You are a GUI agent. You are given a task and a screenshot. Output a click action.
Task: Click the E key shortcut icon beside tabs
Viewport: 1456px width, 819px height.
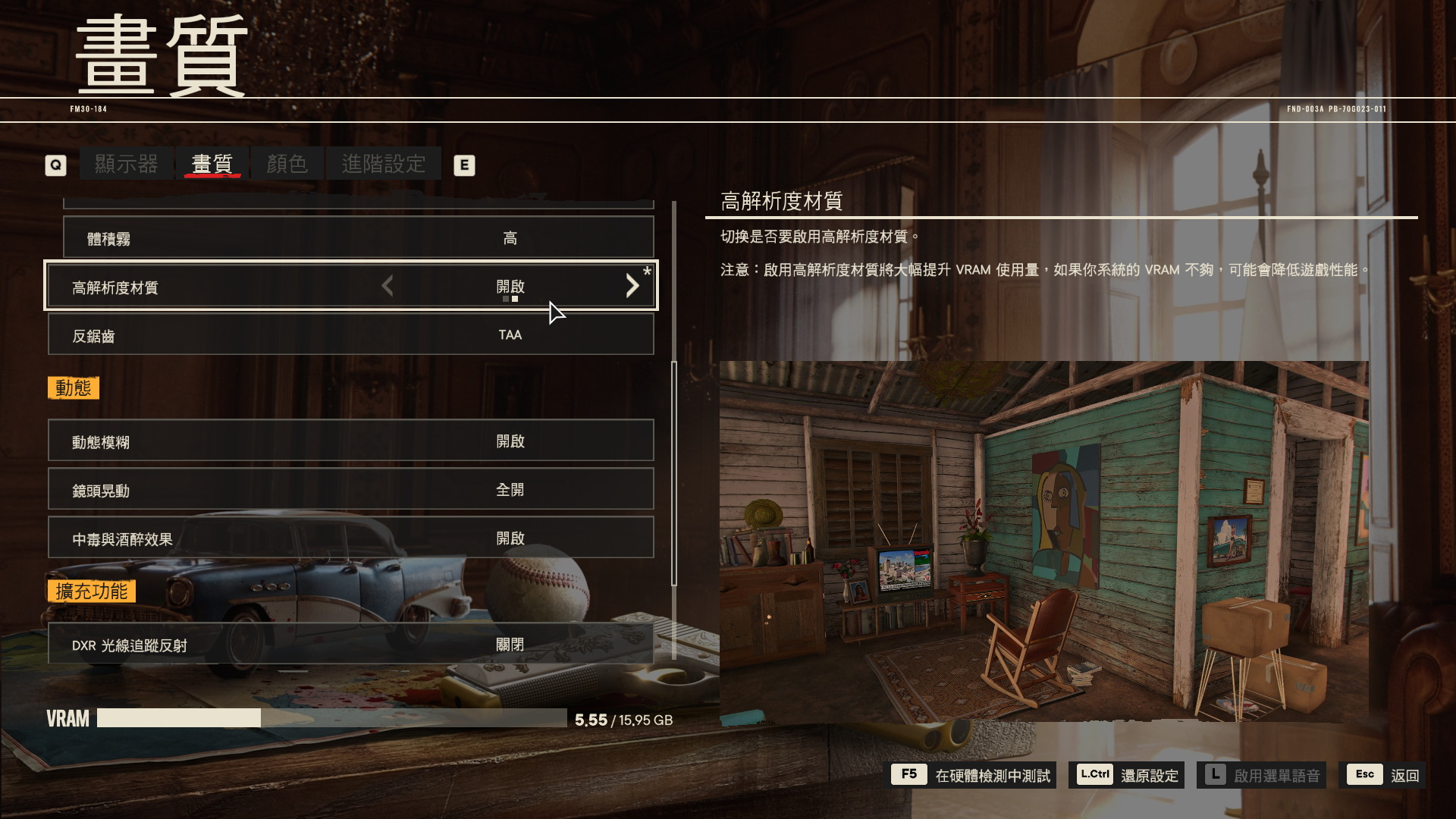tap(465, 165)
